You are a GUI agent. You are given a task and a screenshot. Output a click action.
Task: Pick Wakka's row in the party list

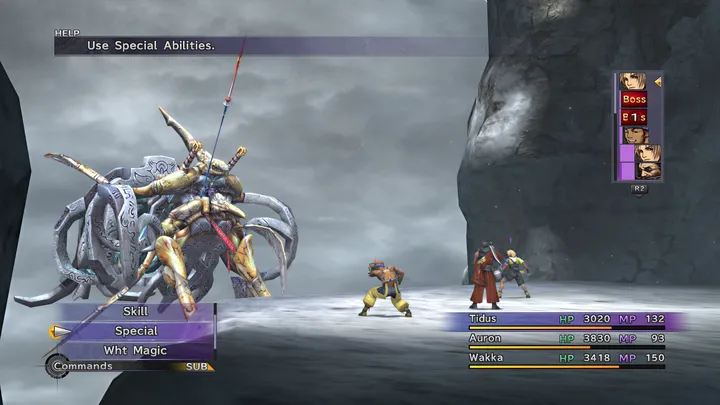click(x=567, y=357)
